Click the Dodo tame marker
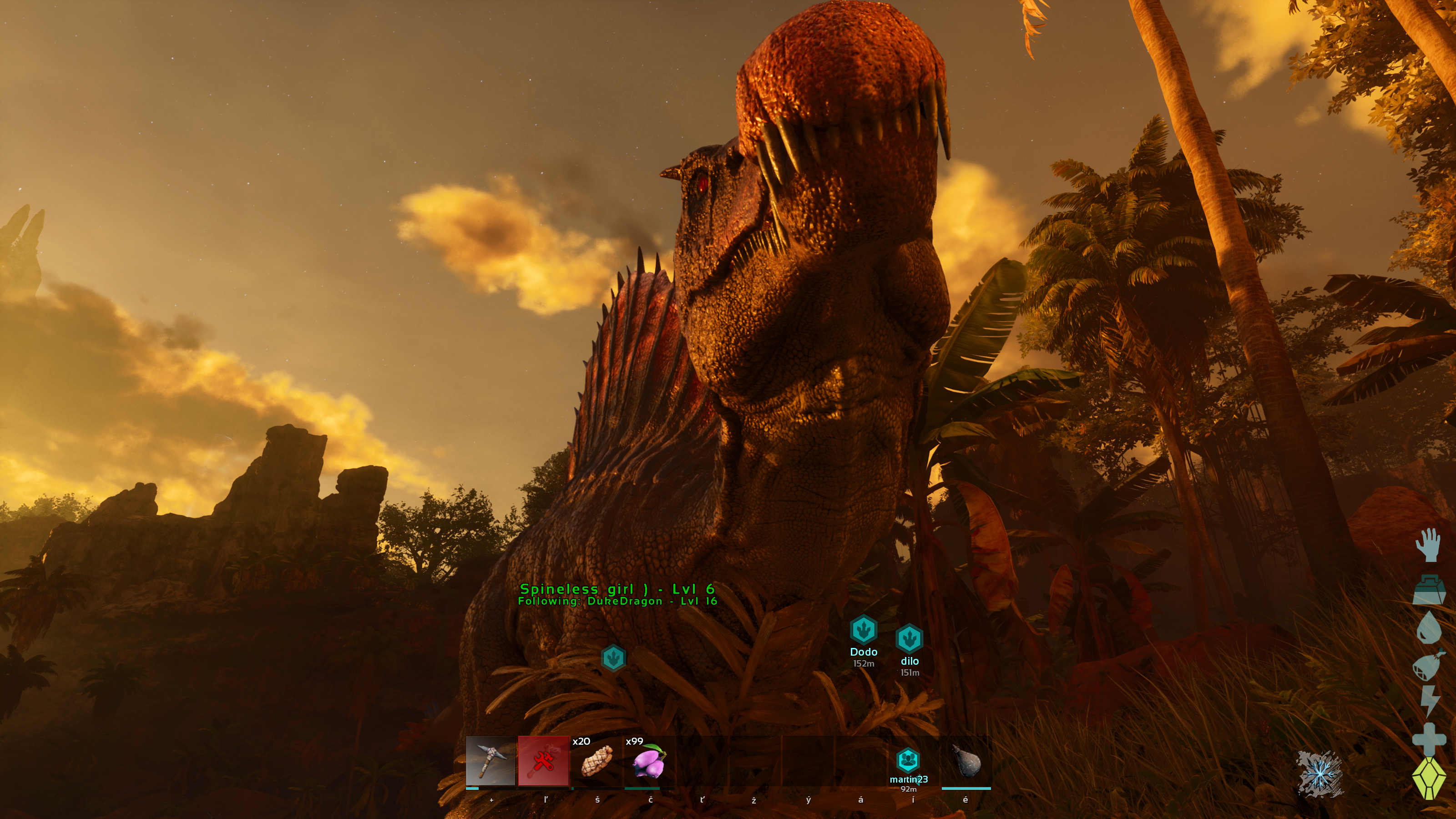Screen dimensions: 1456x819 click(x=863, y=630)
